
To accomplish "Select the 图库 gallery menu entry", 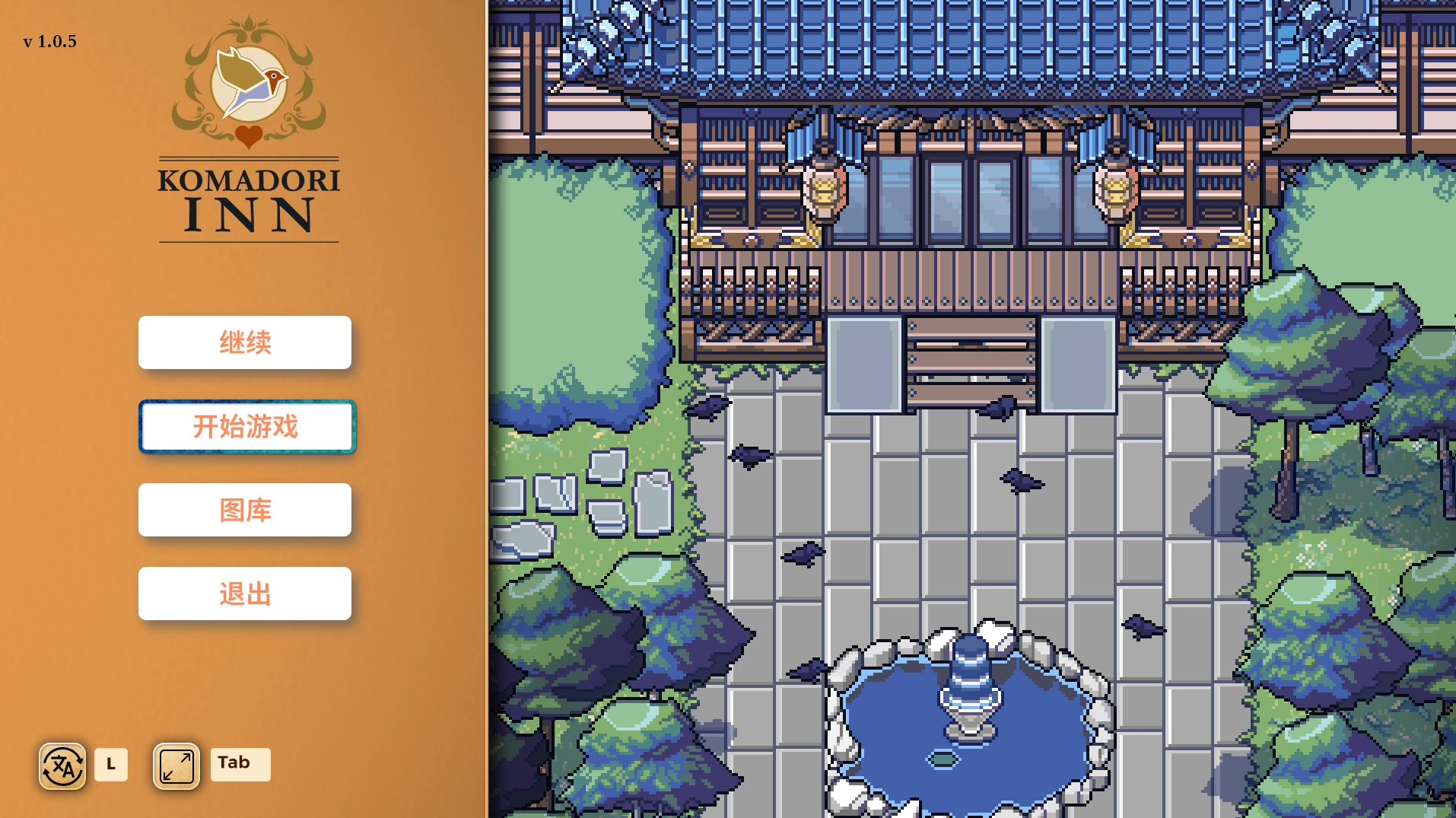I will (x=245, y=510).
